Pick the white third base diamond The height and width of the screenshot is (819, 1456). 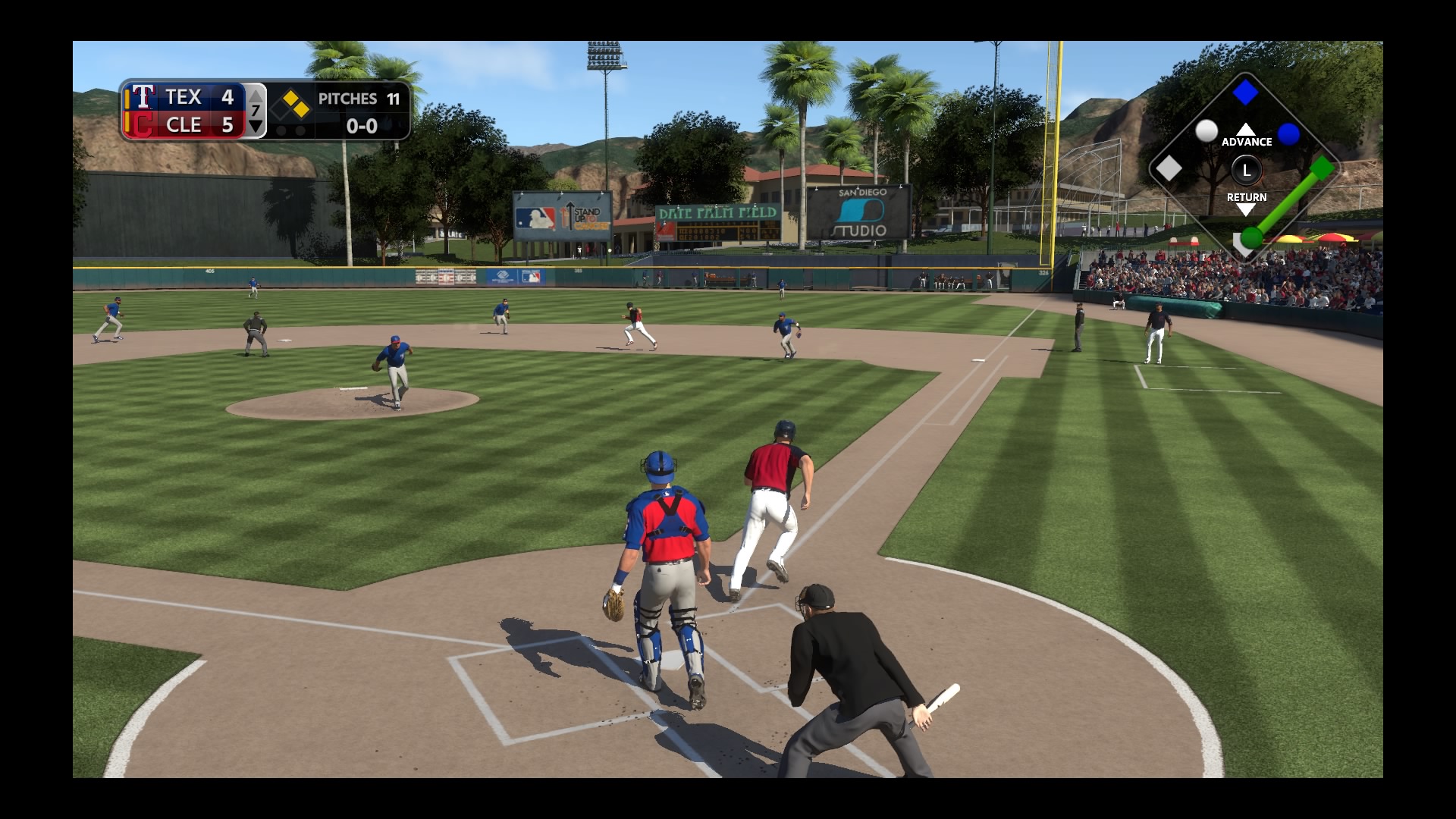[1169, 168]
